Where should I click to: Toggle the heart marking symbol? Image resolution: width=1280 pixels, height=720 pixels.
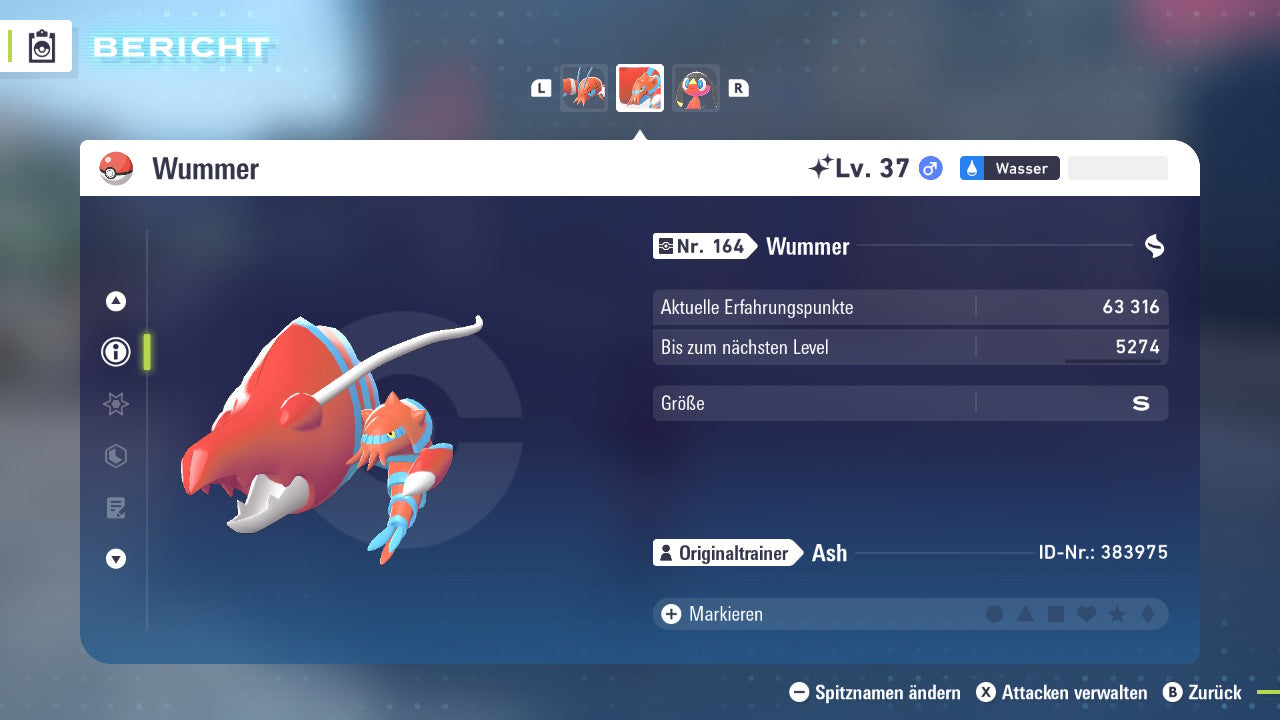click(1084, 614)
